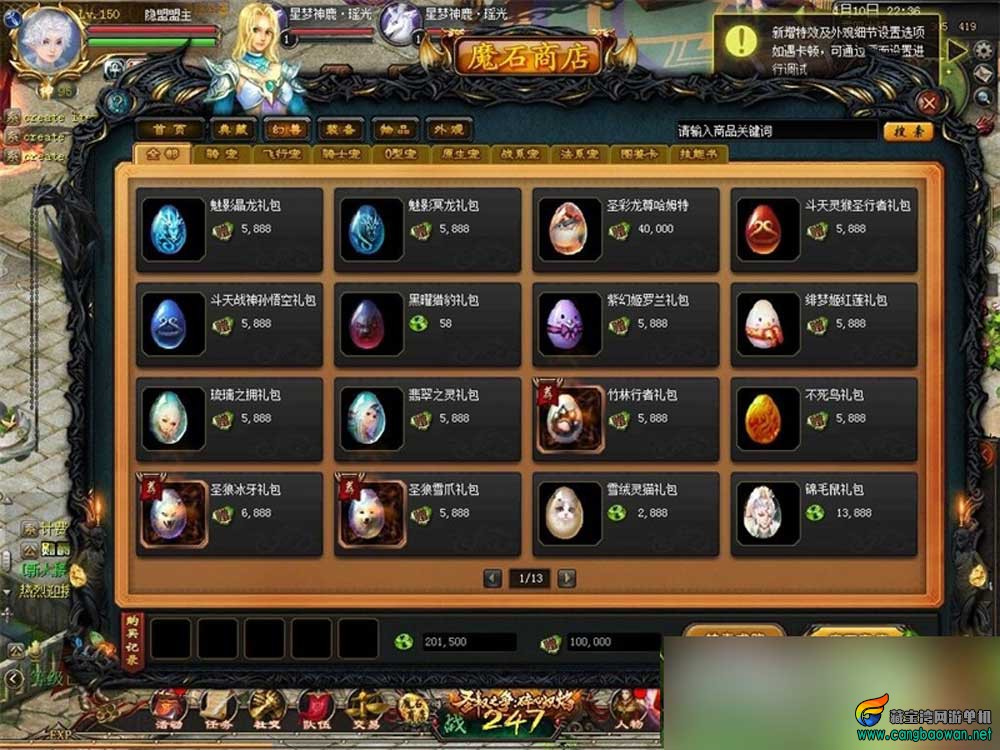Viewport: 1000px width, 750px height.
Task: Open the 装备 equipment category
Action: 341,130
